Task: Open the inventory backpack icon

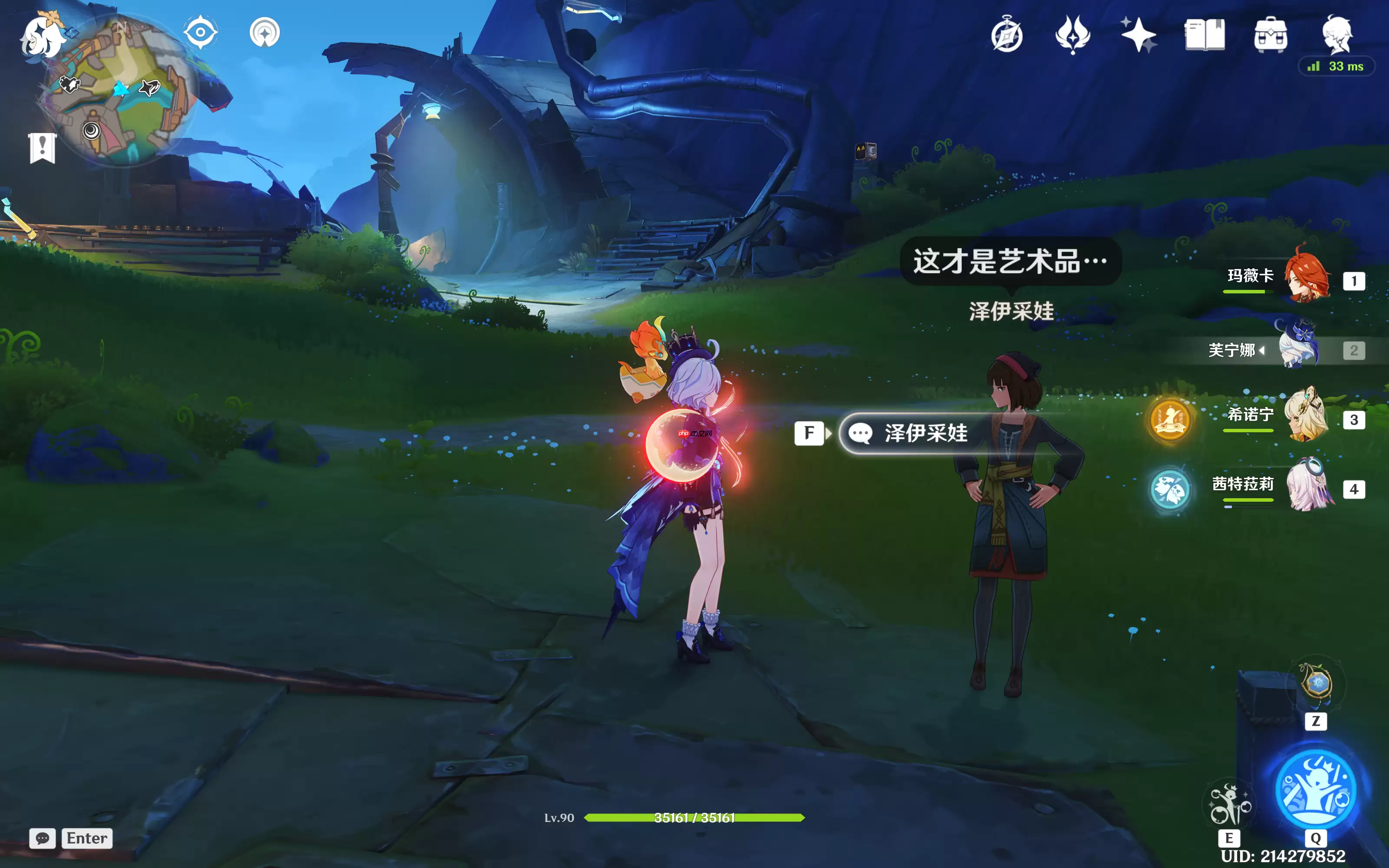Action: (x=1270, y=36)
